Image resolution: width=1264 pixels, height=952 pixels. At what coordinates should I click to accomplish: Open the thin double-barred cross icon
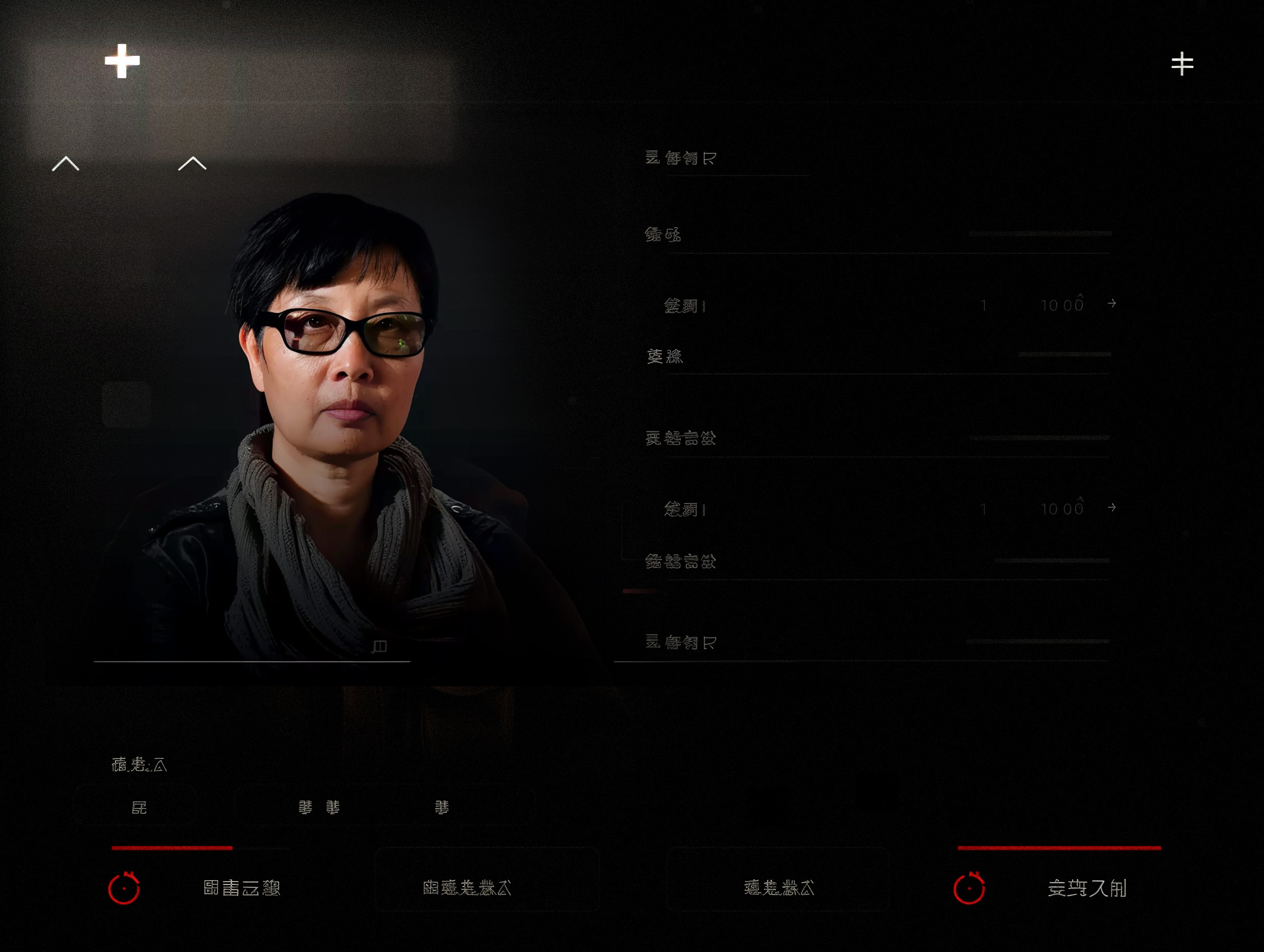1182,64
